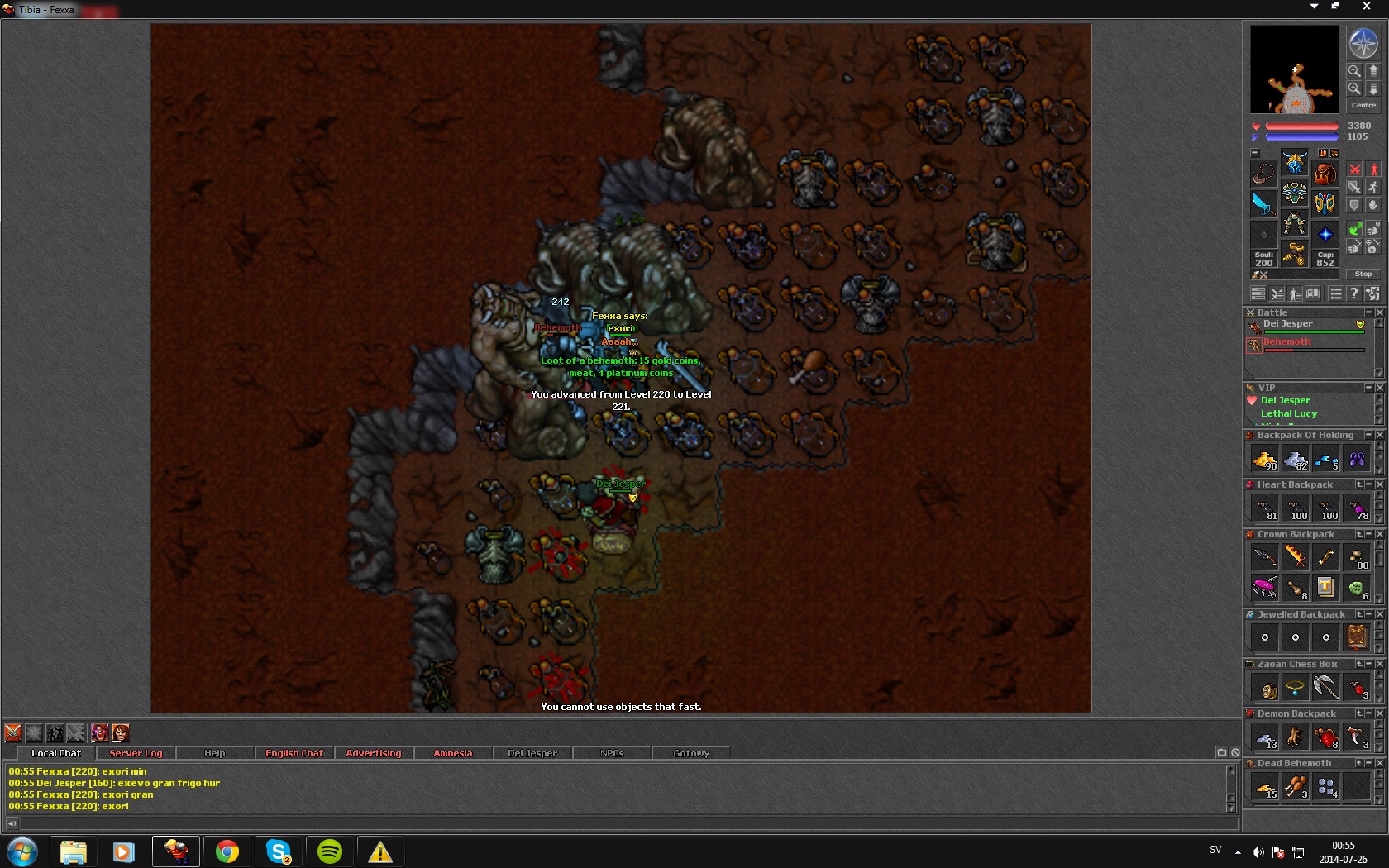Viewport: 1389px width, 868px height.
Task: Open the English Chat channel tab
Action: click(294, 753)
